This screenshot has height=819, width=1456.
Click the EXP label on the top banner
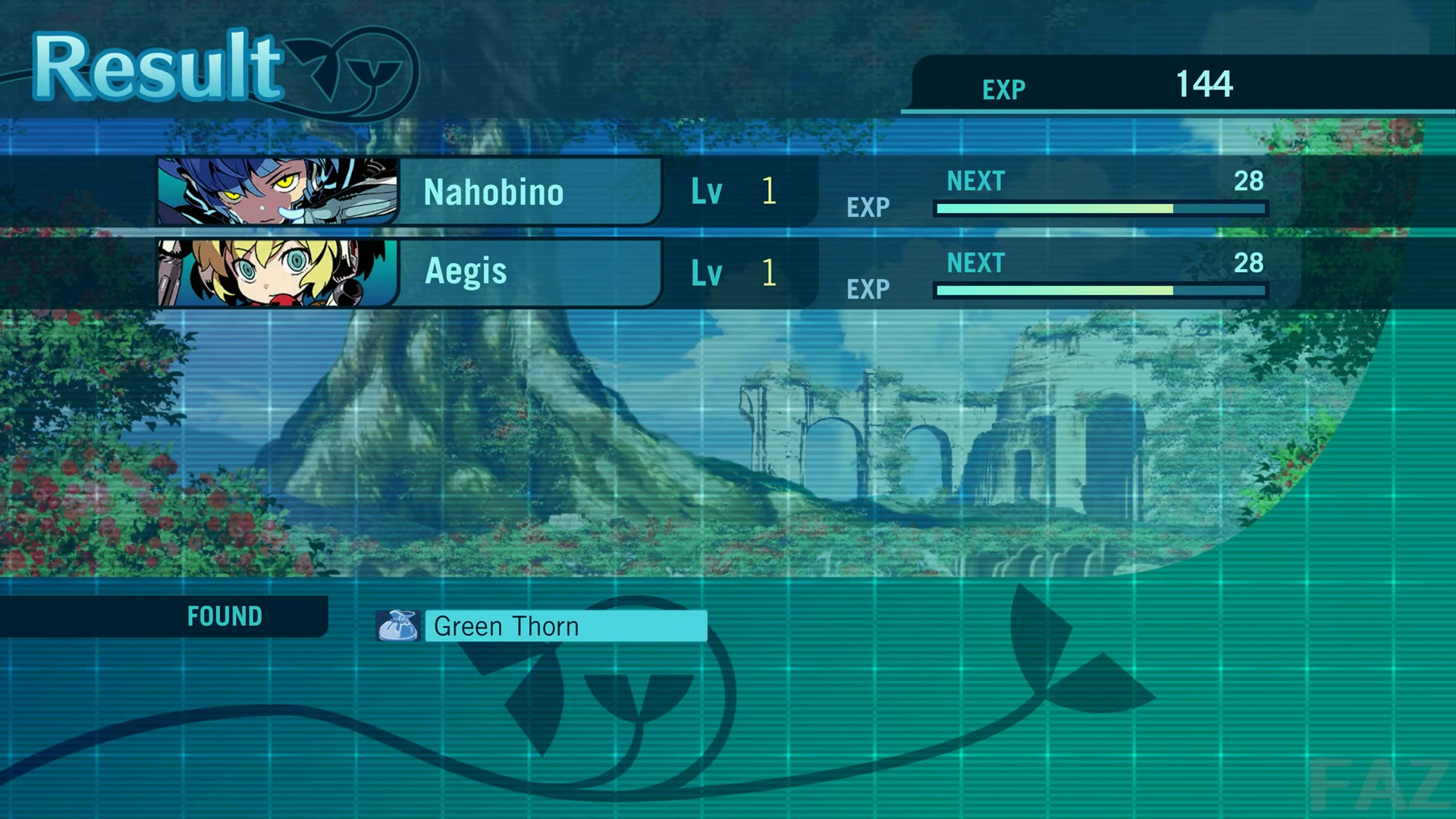coord(1003,89)
